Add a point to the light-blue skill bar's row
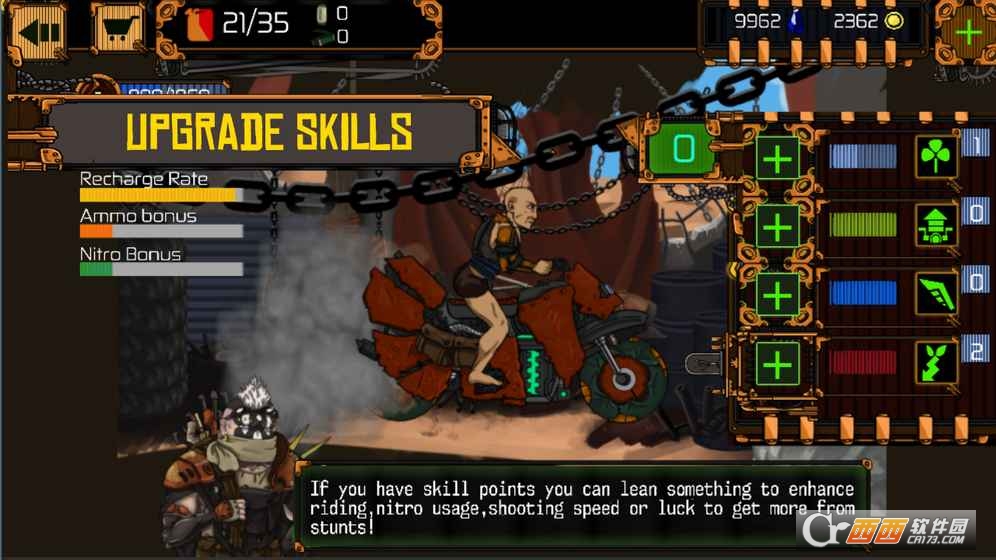996x560 pixels. 777,158
